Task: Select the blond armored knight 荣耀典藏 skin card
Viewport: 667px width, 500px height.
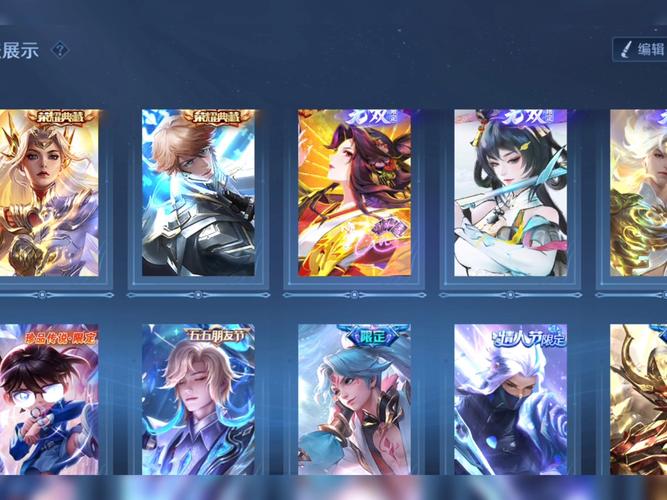Action: pyautogui.click(x=198, y=193)
